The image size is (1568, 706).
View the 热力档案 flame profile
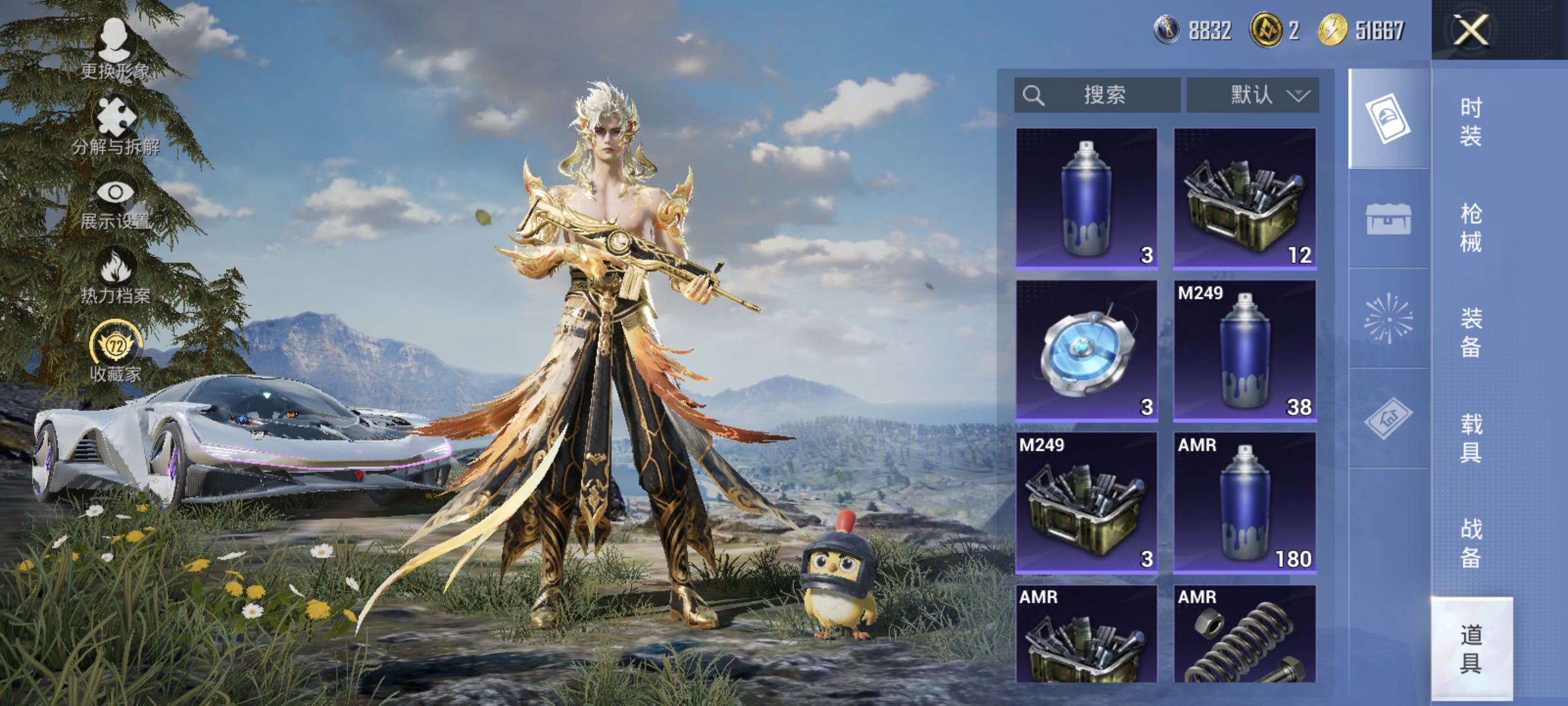click(x=116, y=277)
